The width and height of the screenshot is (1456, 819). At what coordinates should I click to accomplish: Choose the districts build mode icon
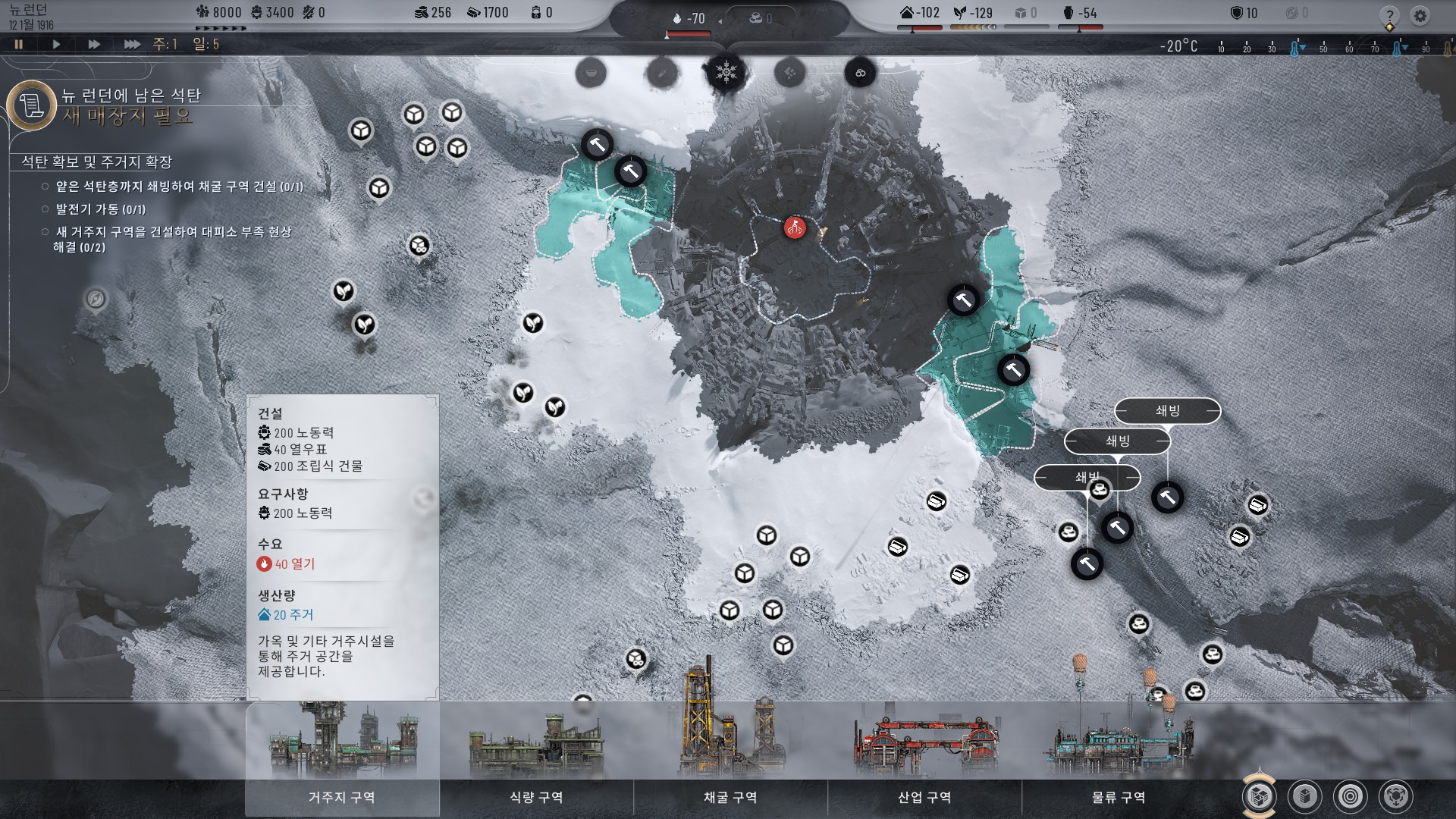(x=1260, y=796)
